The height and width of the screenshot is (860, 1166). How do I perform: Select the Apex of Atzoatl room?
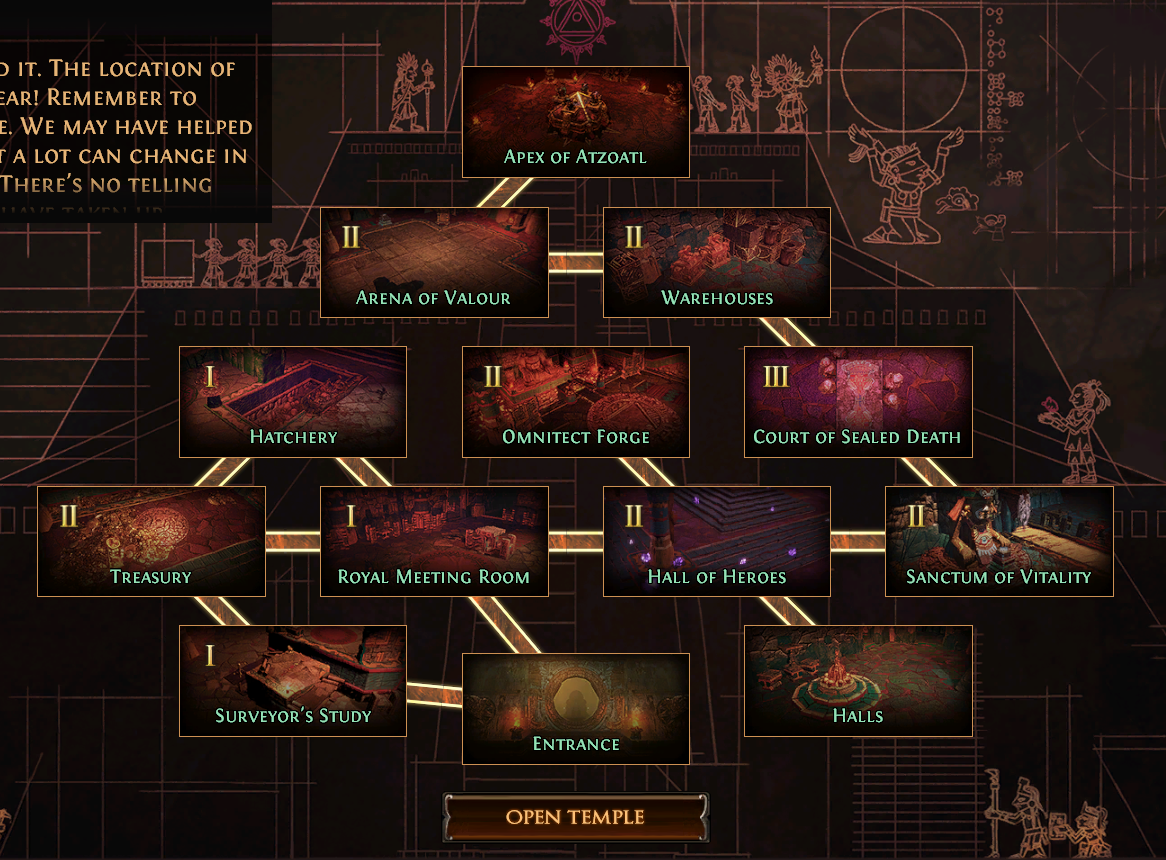tap(575, 122)
